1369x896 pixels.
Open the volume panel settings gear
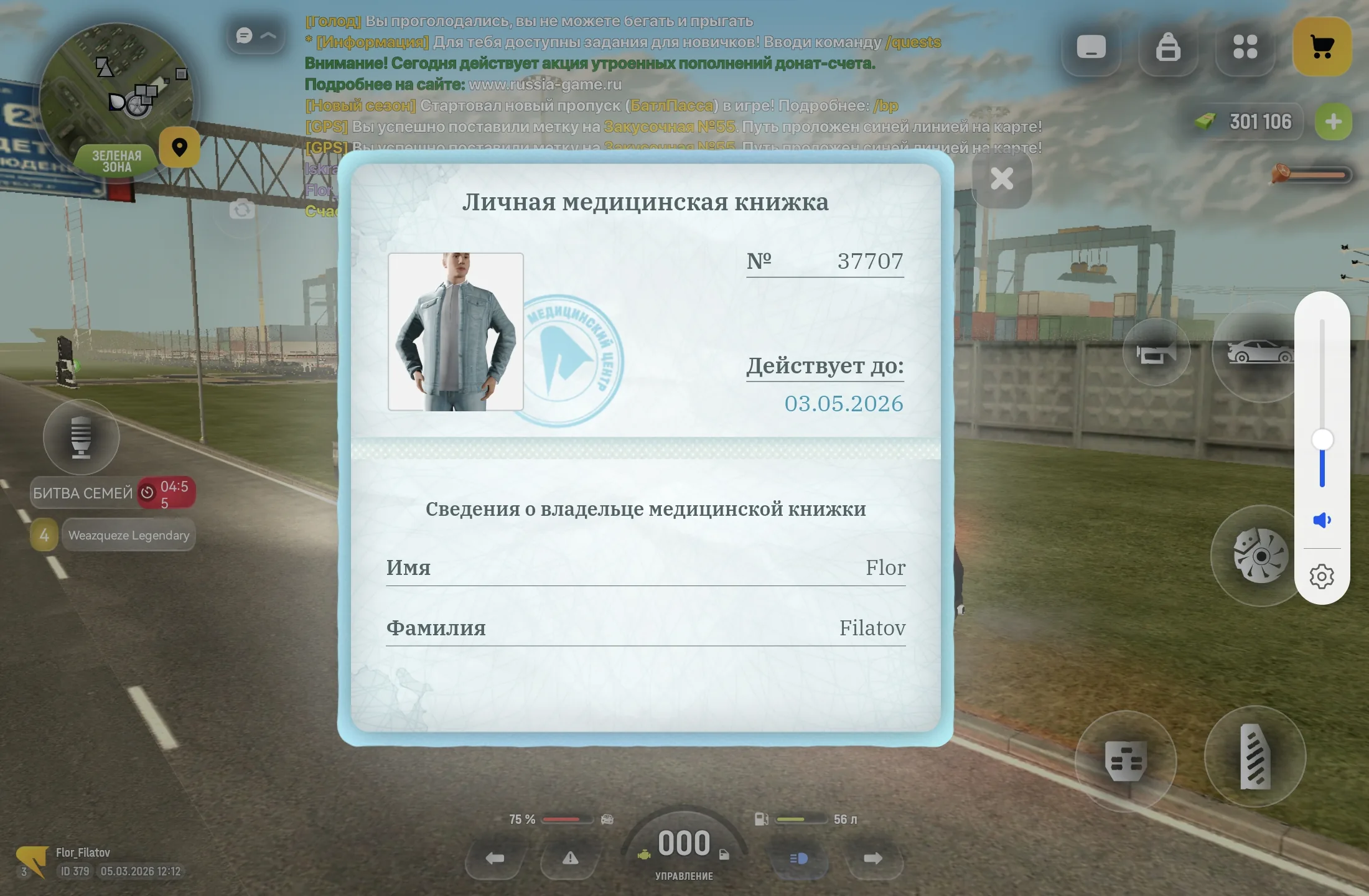point(1322,576)
